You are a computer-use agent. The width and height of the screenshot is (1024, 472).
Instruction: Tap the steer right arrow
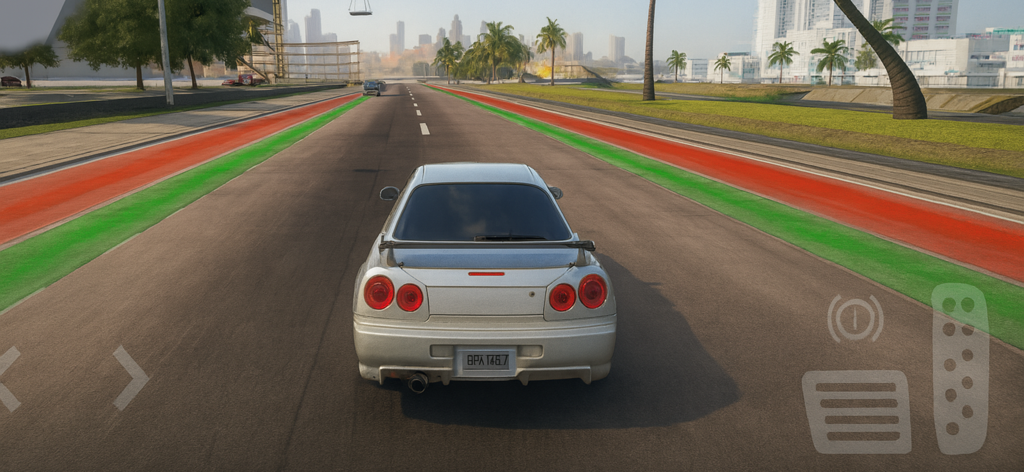tap(131, 378)
